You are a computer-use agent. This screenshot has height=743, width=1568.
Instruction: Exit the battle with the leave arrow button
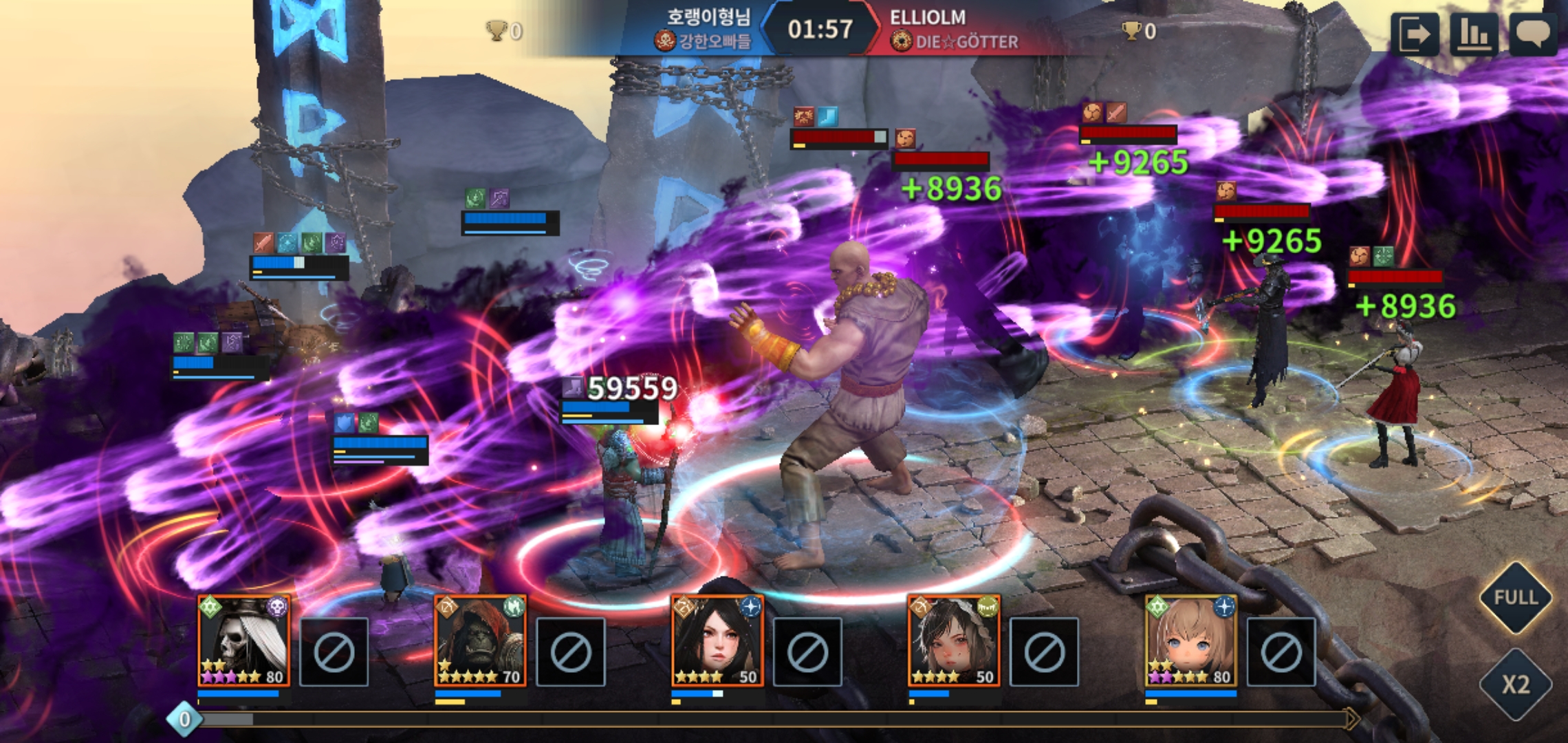pos(1414,34)
